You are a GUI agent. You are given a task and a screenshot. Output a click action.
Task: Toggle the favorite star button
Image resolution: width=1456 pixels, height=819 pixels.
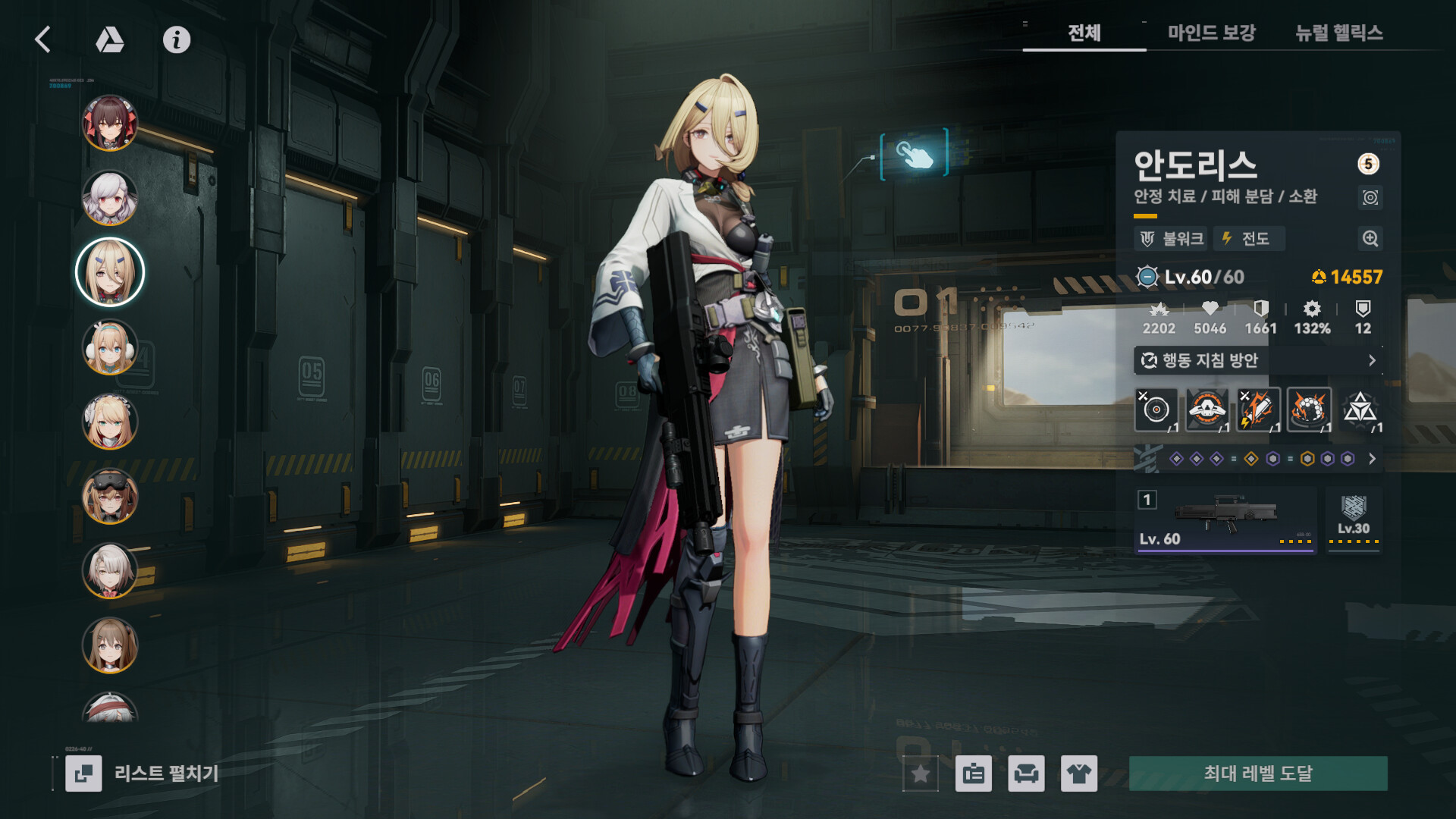pyautogui.click(x=921, y=773)
